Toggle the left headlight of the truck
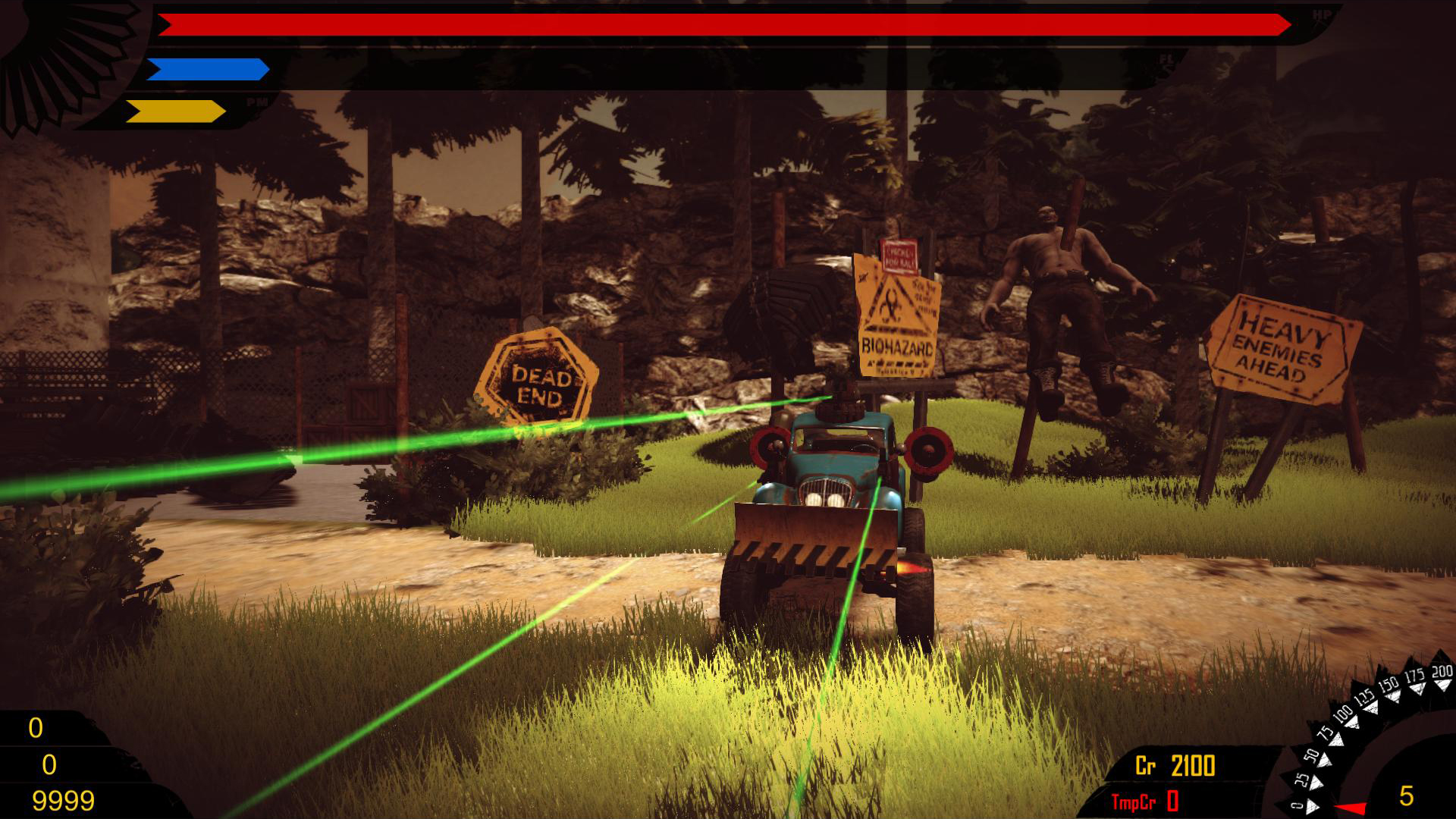This screenshot has height=819, width=1456. 814,499
